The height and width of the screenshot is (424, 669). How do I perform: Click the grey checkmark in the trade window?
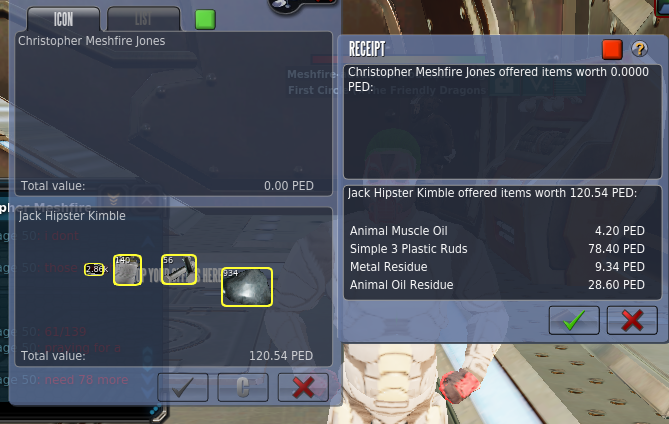click(182, 387)
